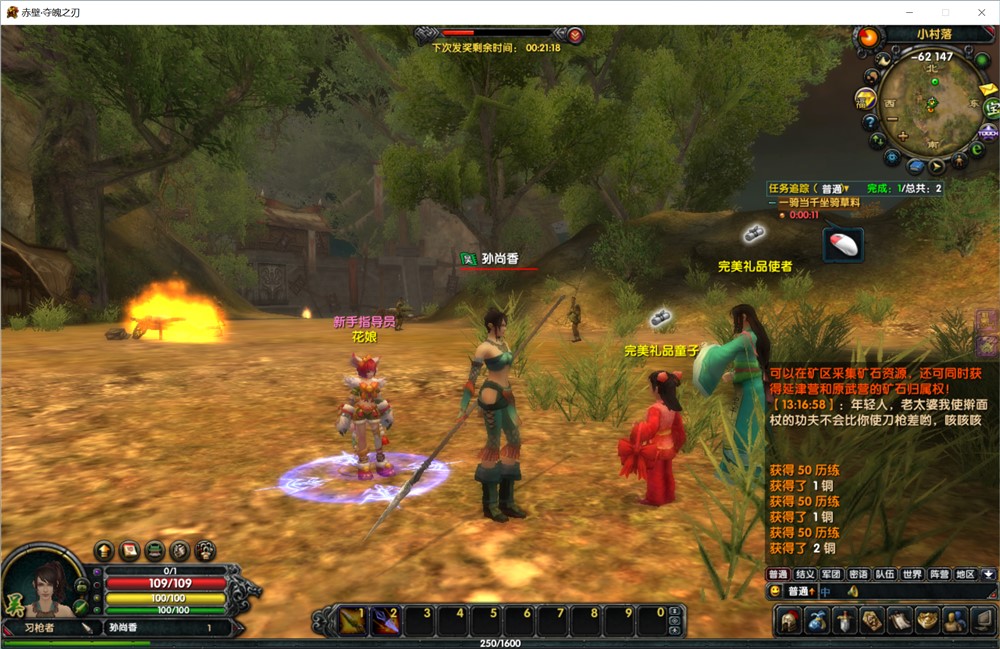1000x649 pixels.
Task: Open the helmet character menu icon
Action: 790,620
